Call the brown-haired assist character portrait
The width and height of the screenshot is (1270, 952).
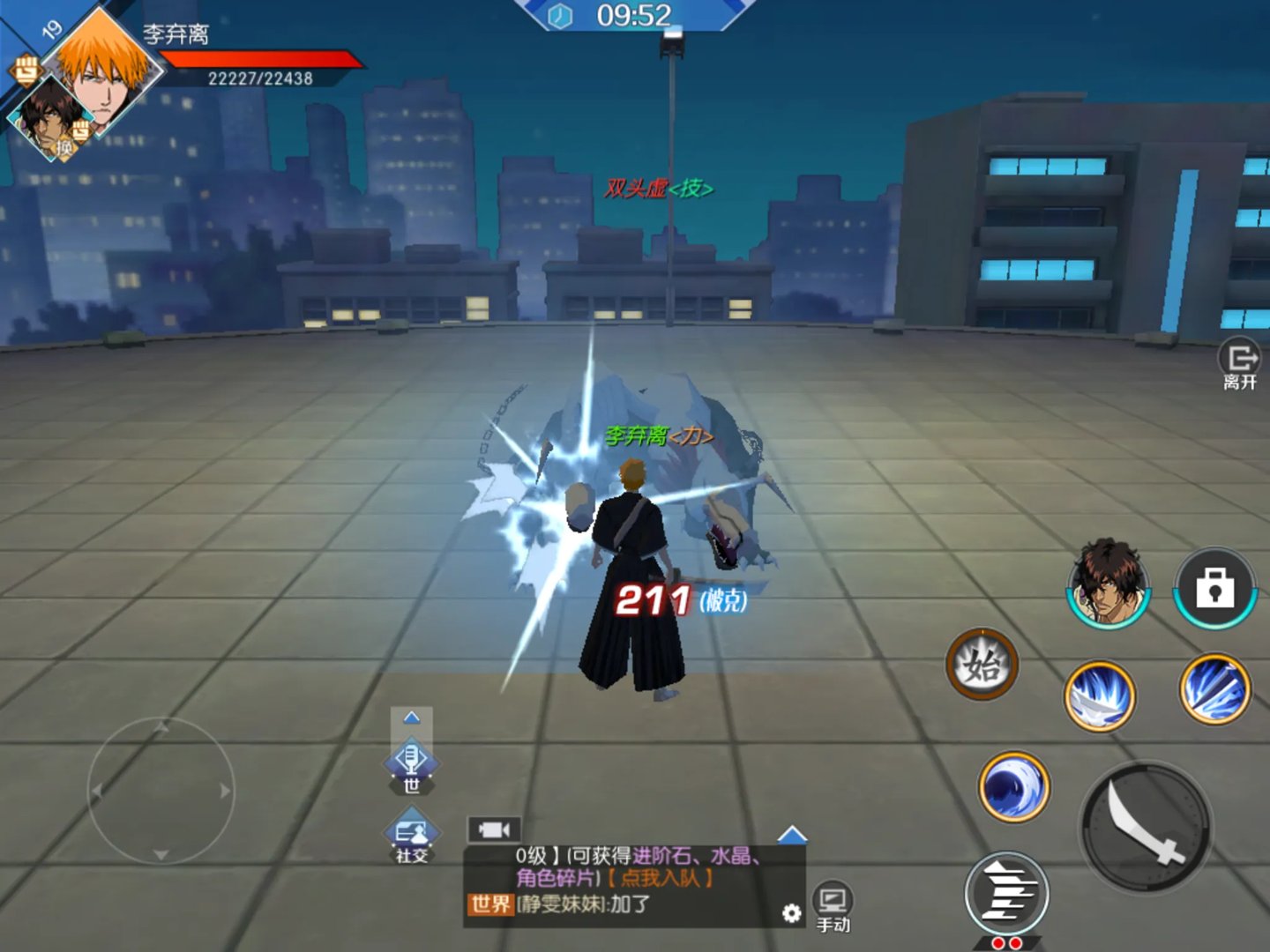click(1108, 582)
